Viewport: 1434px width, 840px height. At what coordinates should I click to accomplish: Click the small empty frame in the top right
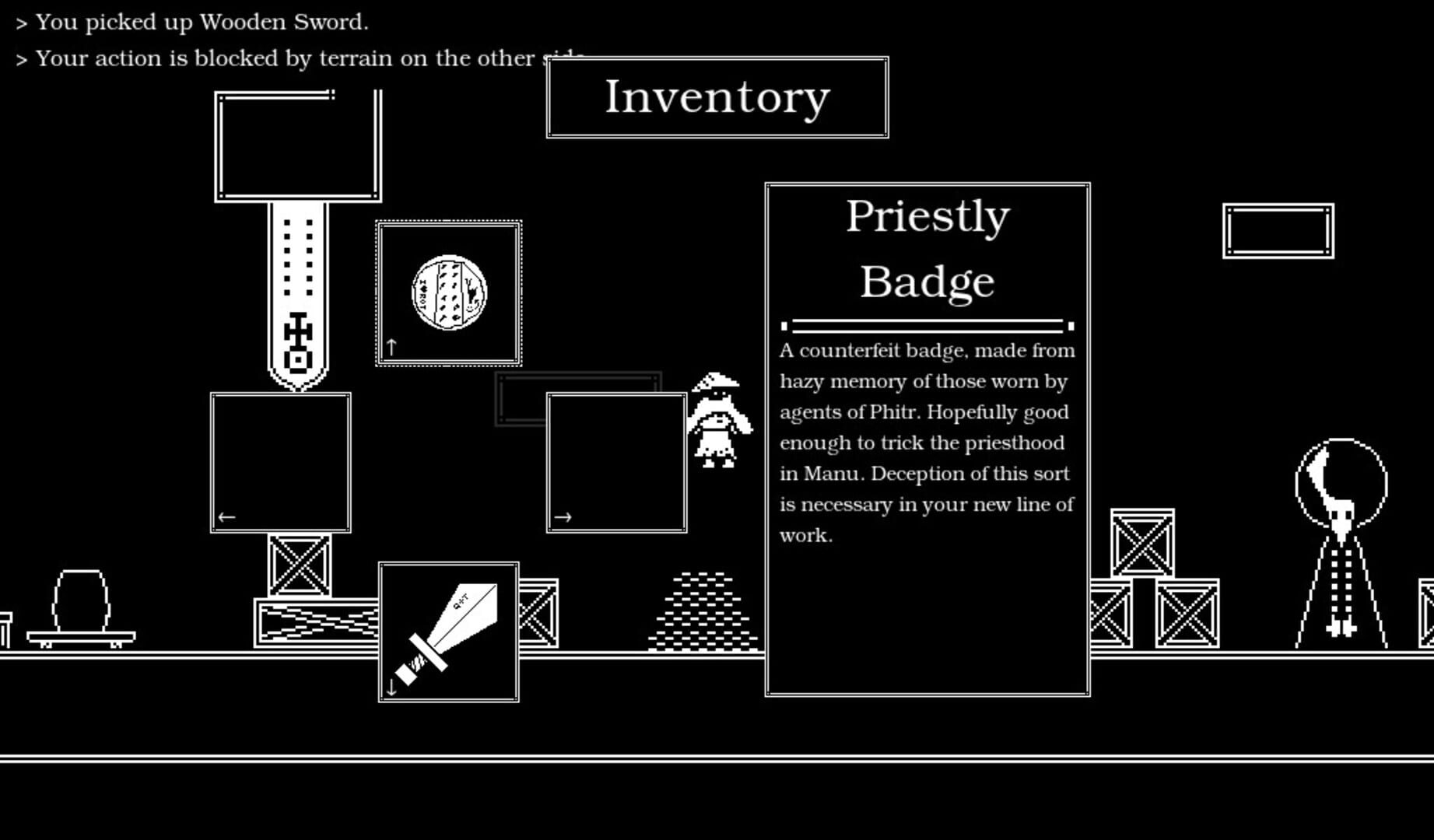1277,230
